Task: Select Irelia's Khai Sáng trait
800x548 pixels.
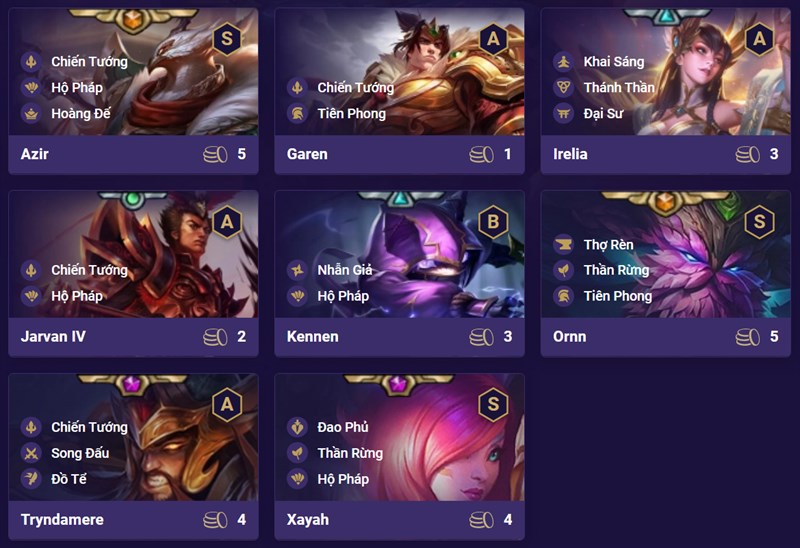Action: point(613,61)
